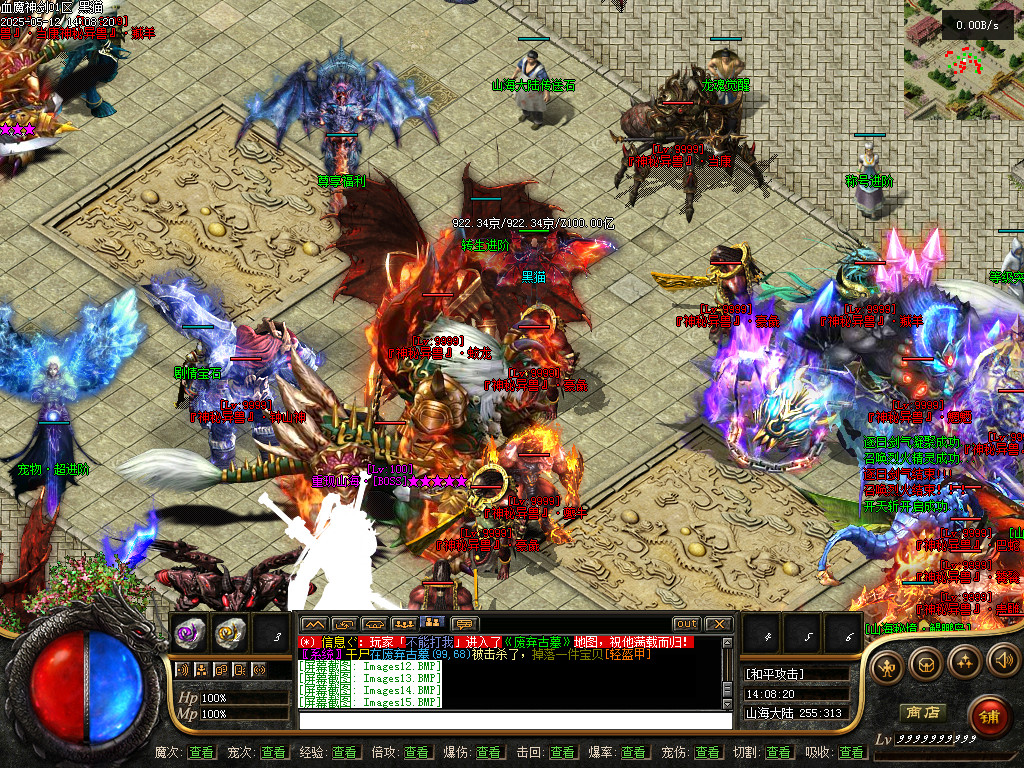
Task: Click the red round 铺 button
Action: click(x=990, y=716)
